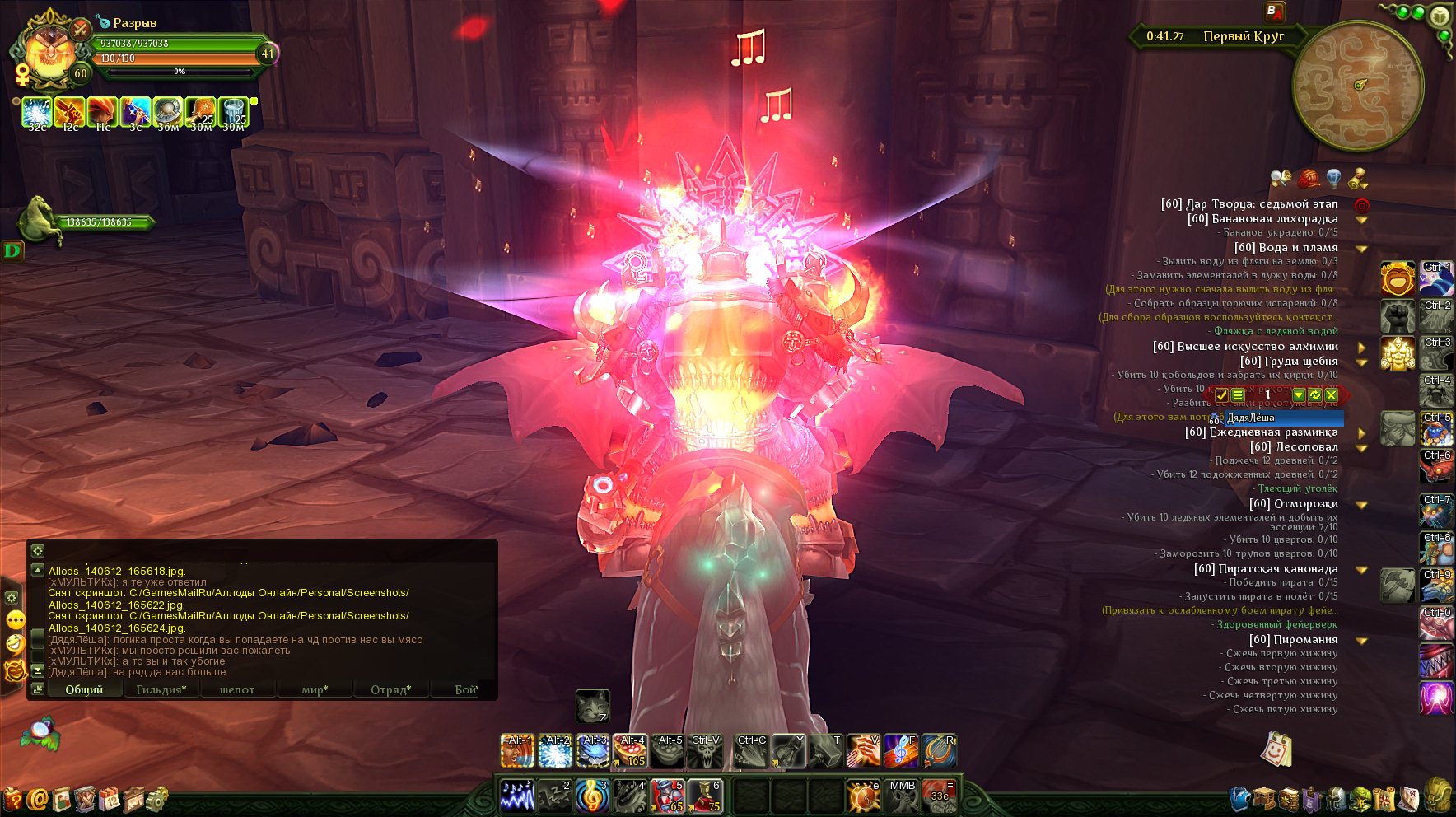Open the help book with question mark
Viewport: 1456px width, 817px height.
click(x=12, y=798)
